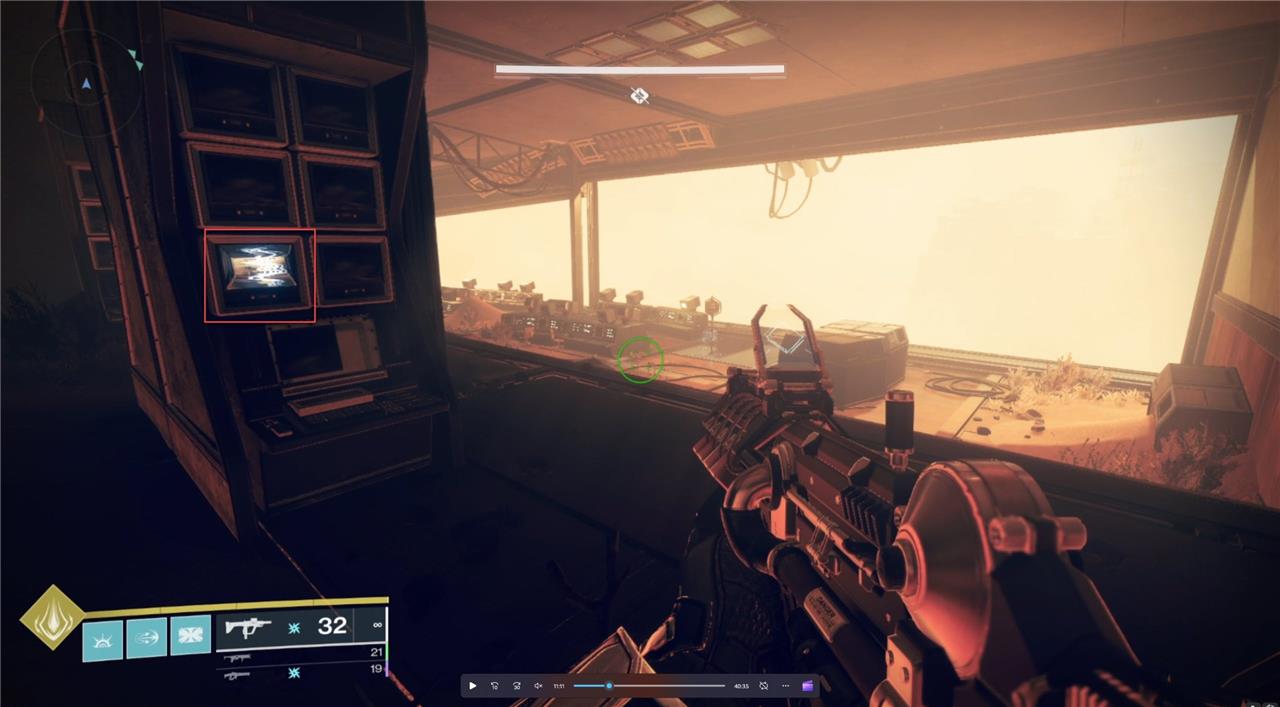The width and height of the screenshot is (1280, 707).
Task: Click the objective waypoint marker below the top bar
Action: (640, 96)
